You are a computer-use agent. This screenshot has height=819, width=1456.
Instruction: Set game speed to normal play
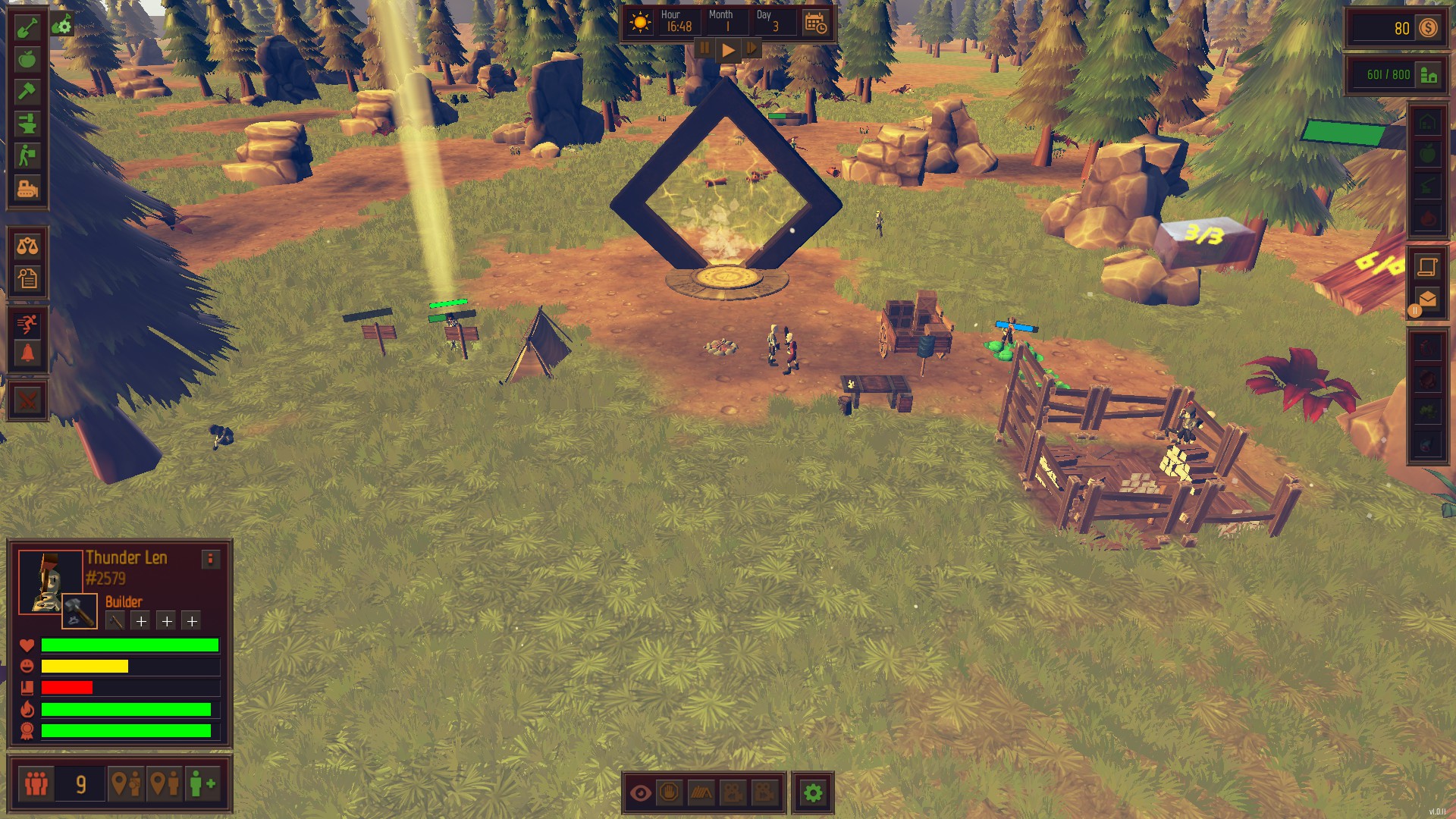pyautogui.click(x=728, y=49)
